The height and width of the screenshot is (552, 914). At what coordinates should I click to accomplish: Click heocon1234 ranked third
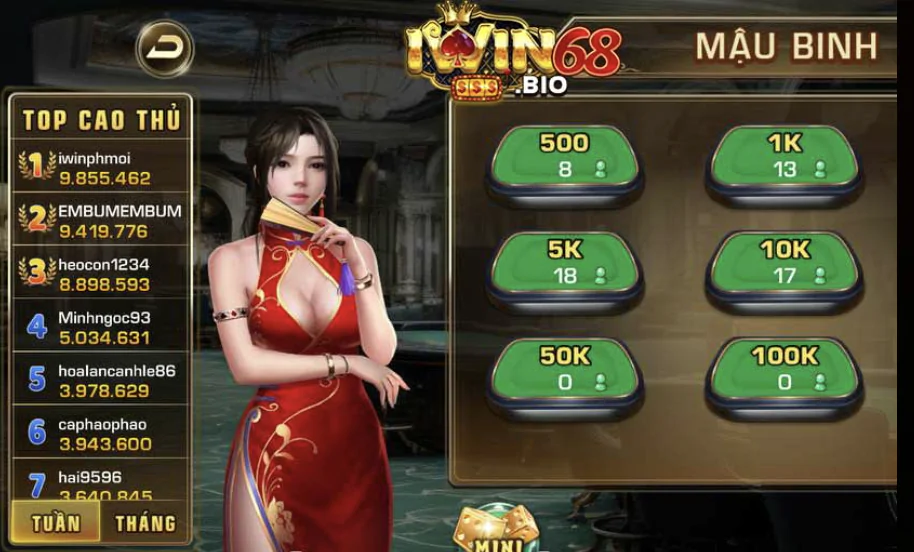click(100, 274)
